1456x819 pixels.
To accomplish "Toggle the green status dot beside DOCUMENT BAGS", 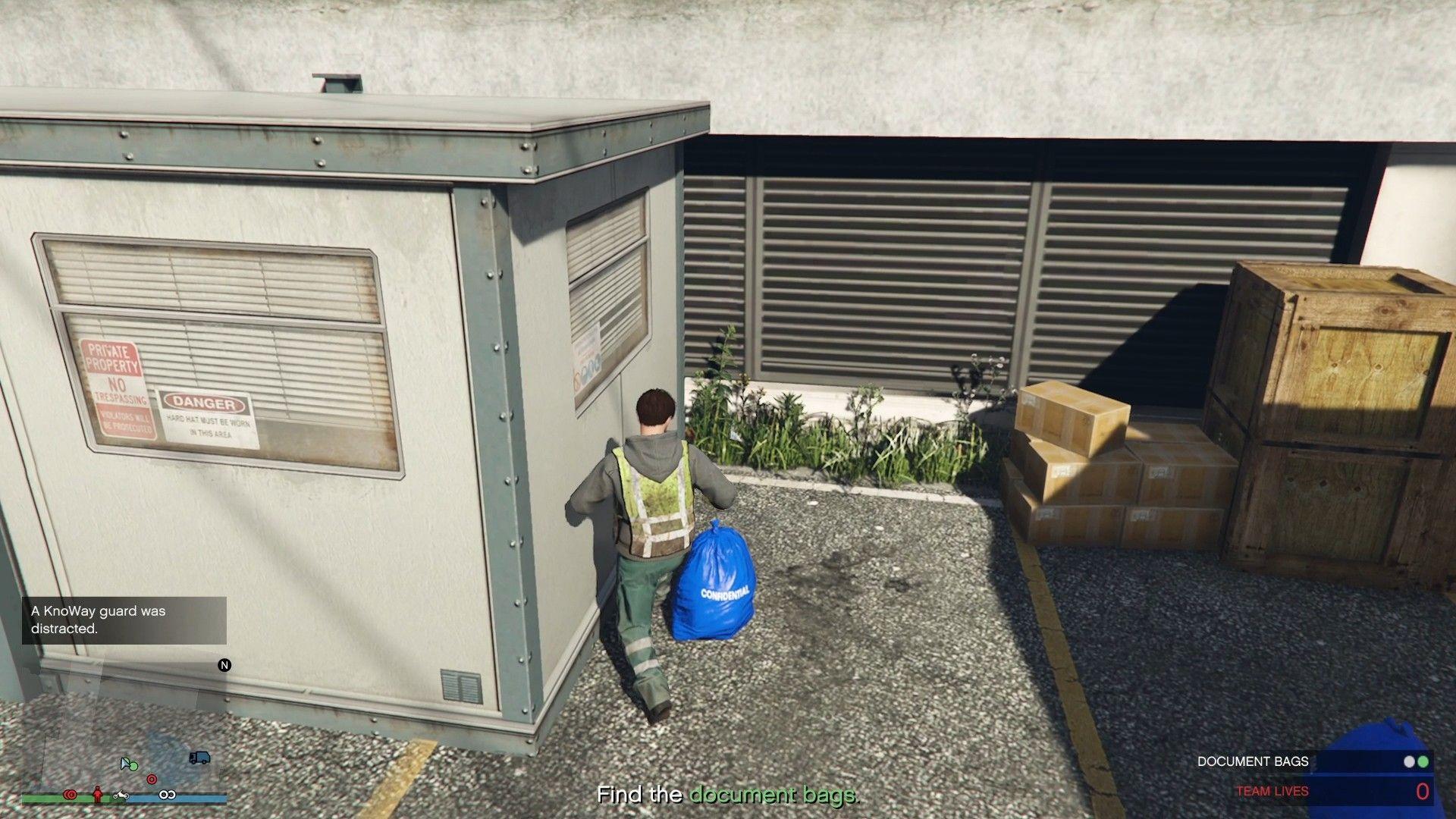I will pos(1423,762).
